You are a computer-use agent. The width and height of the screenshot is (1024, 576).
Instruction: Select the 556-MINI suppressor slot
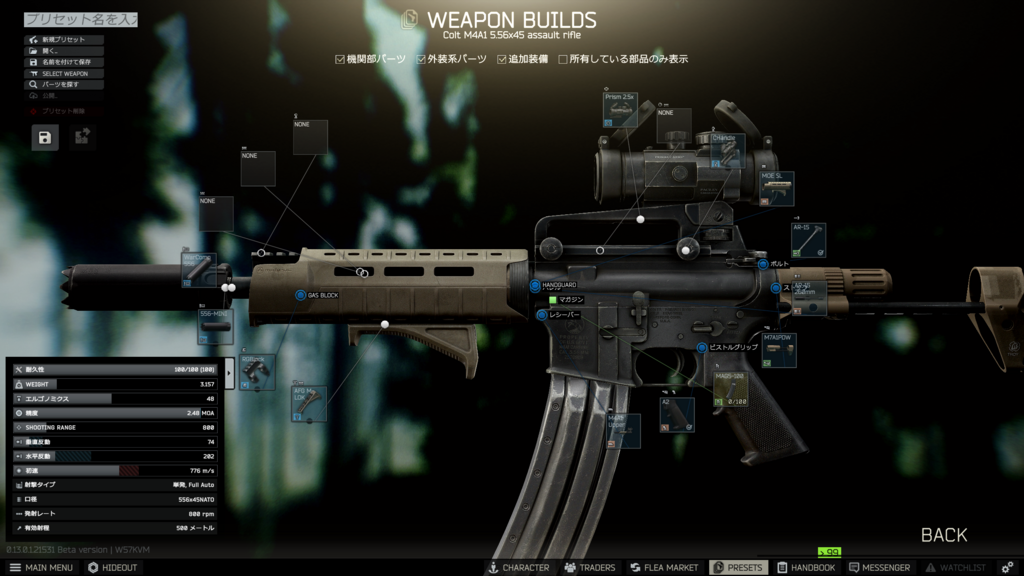click(215, 326)
